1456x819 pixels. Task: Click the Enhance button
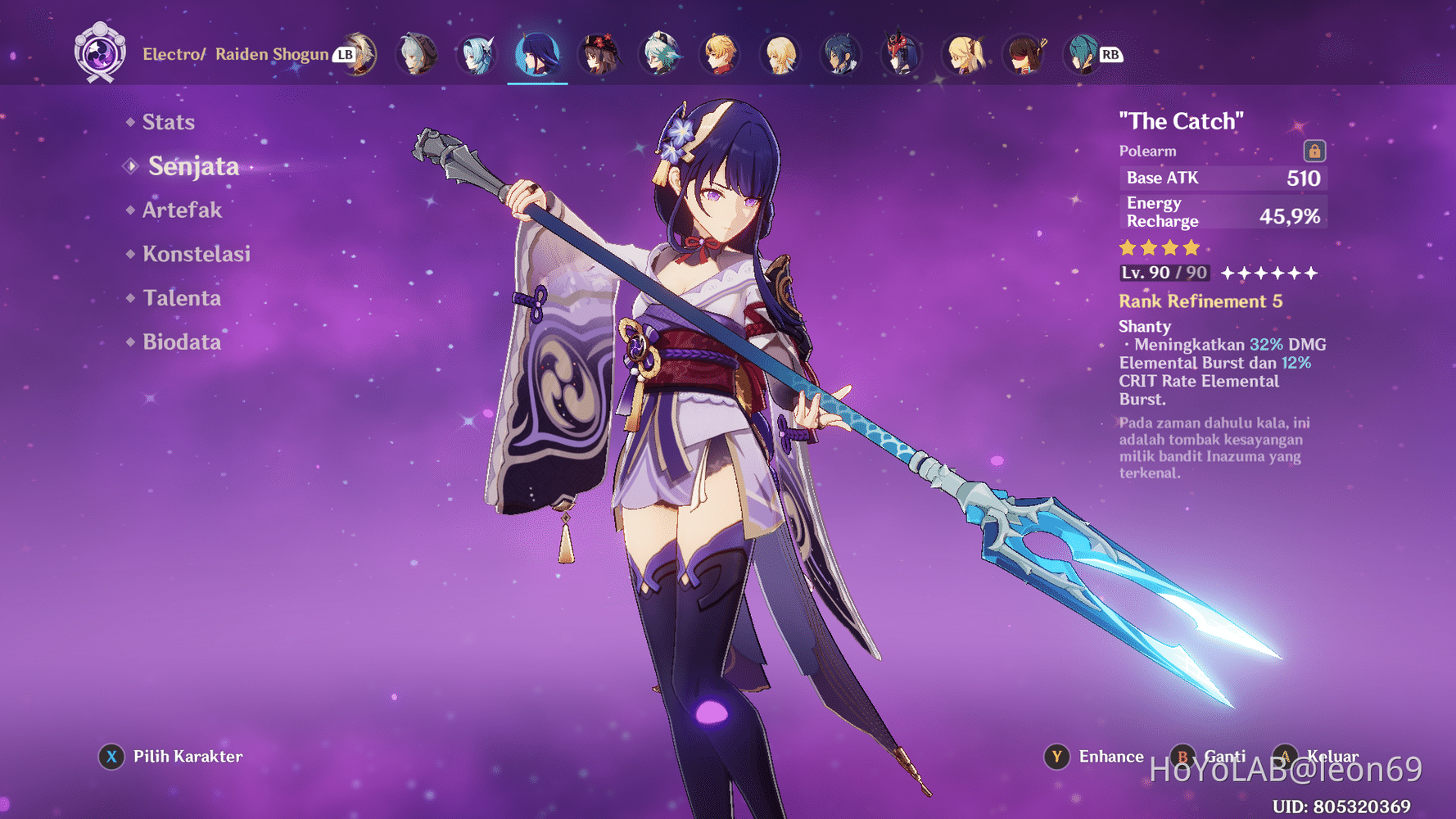point(1110,757)
